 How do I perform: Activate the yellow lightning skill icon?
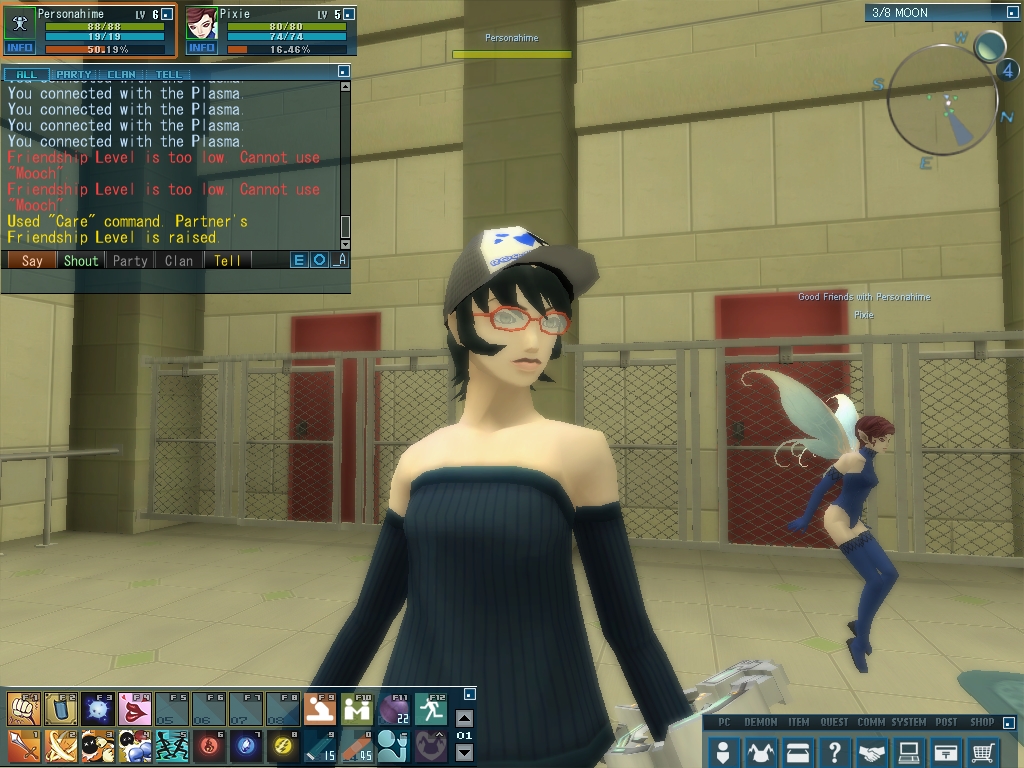283,746
